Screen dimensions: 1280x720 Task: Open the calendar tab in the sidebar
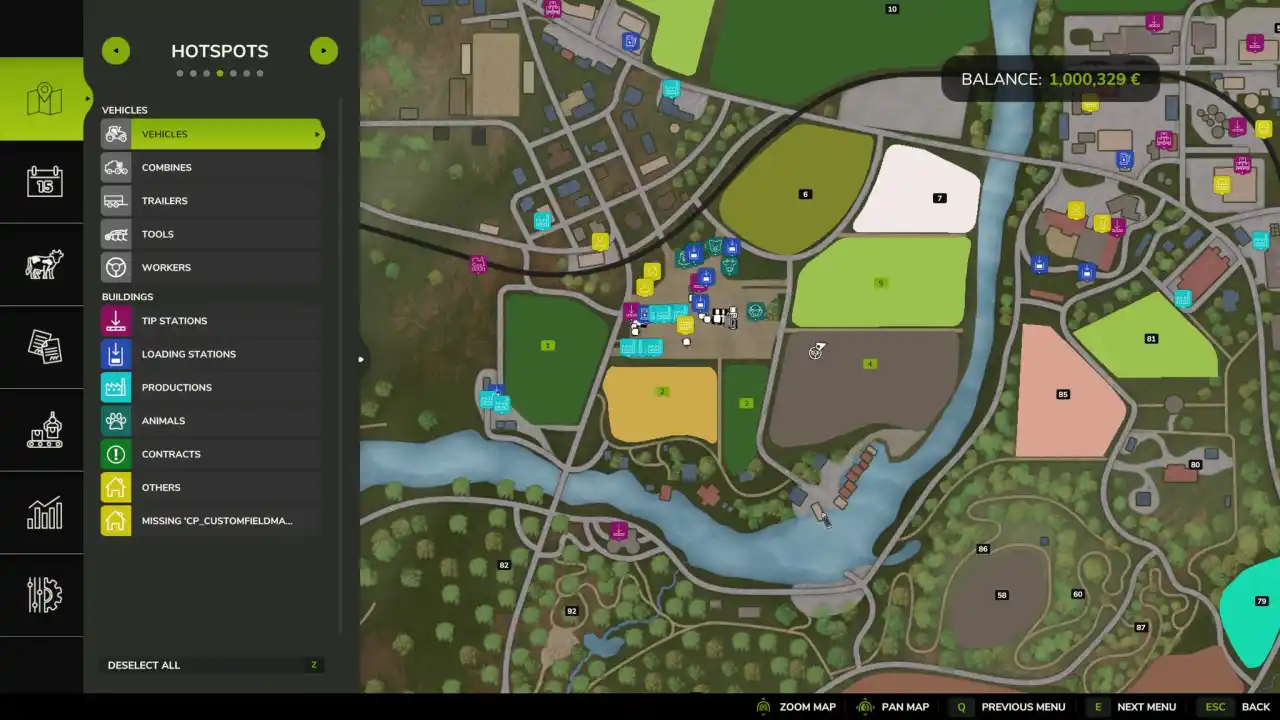[x=44, y=182]
